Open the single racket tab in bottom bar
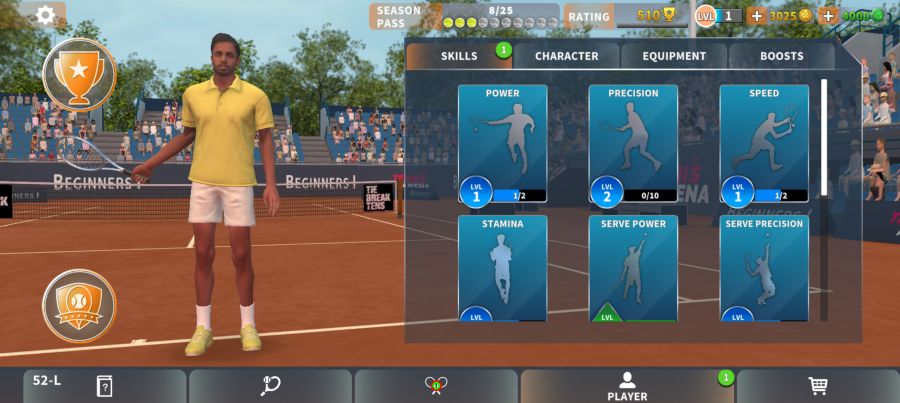 270,386
